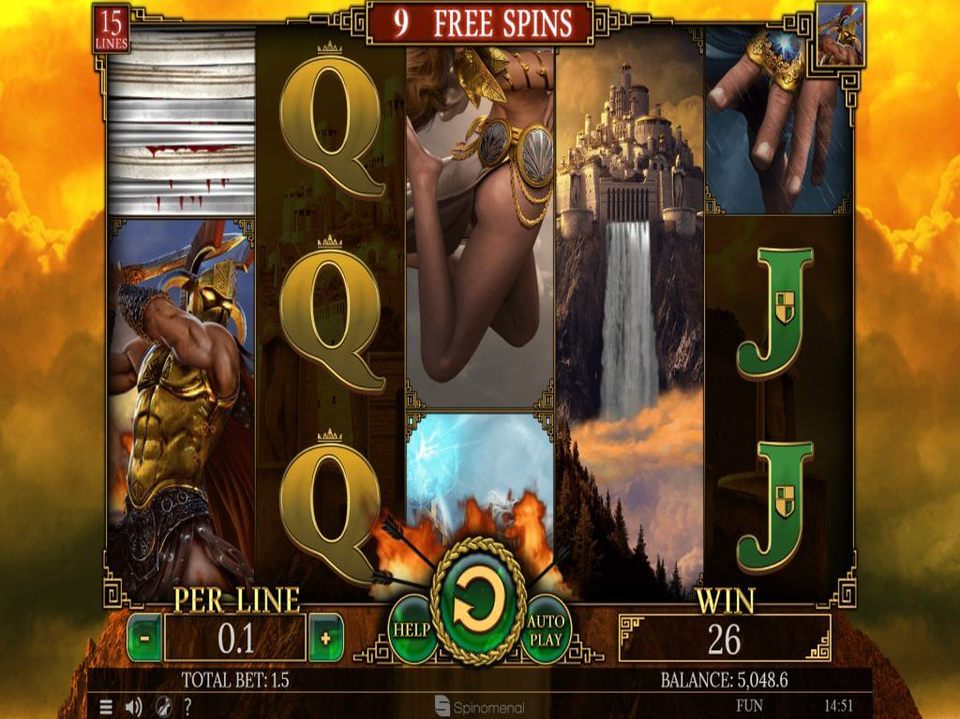The height and width of the screenshot is (719, 960).
Task: Open the Help screen
Action: tap(411, 629)
